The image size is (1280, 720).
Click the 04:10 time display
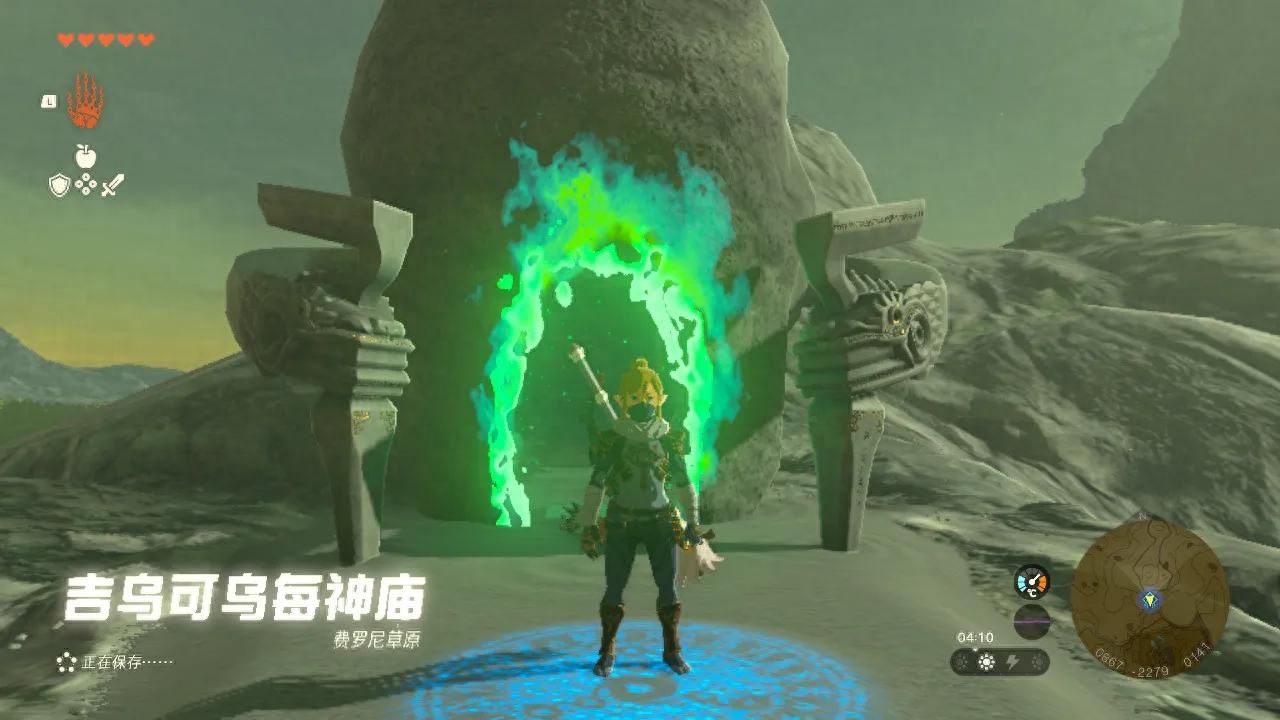pos(976,637)
